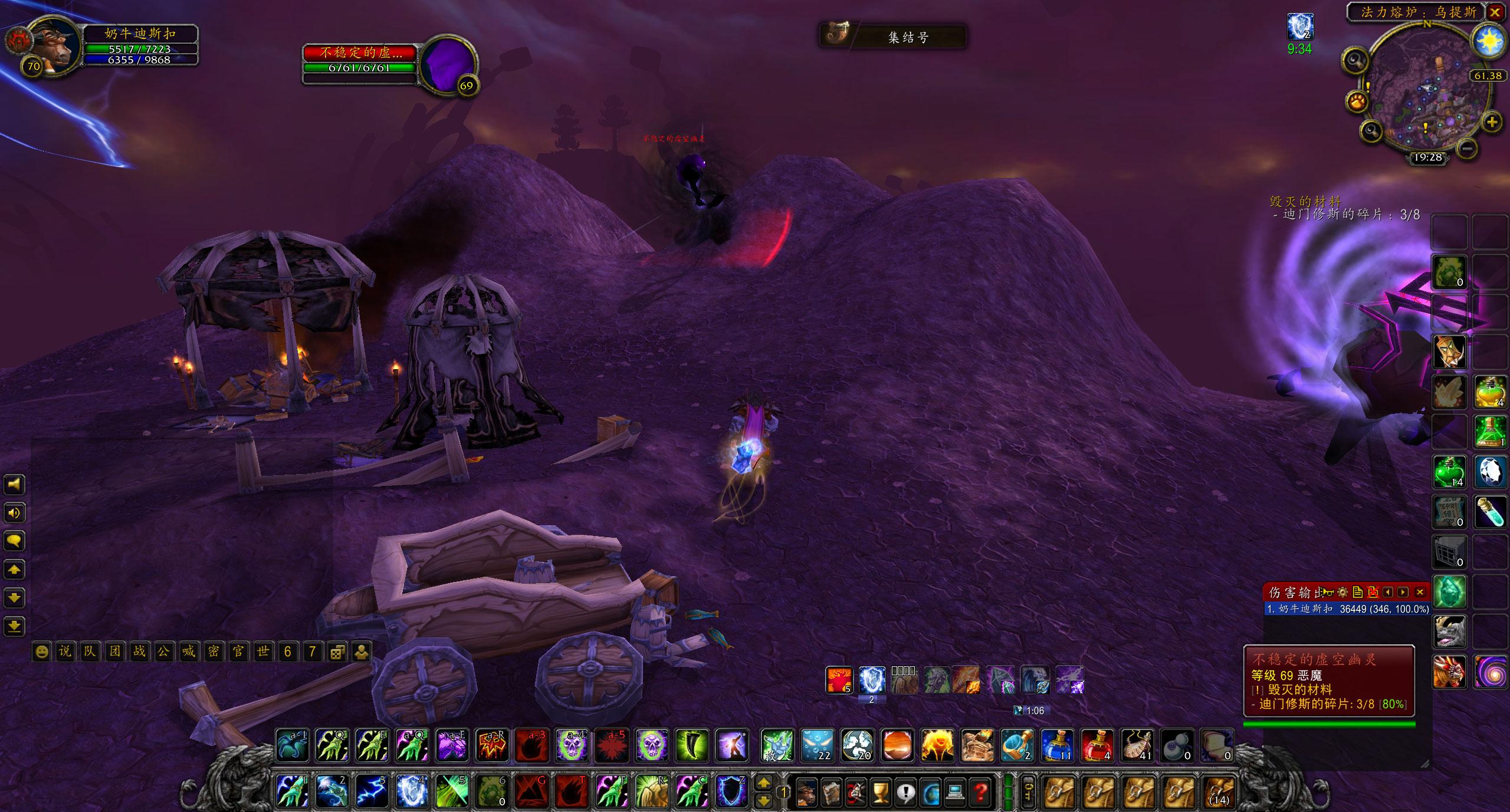1510x812 pixels.
Task: Activate the dark shield ability bound to Z
Action: (x=731, y=791)
